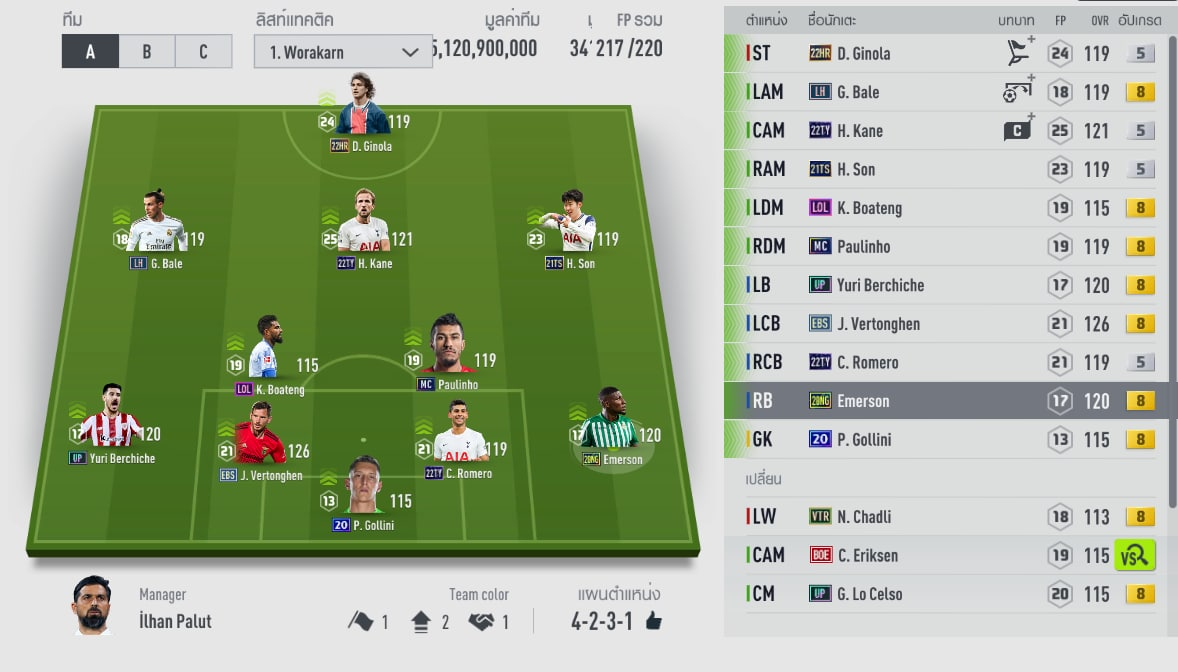Choose C. Romero card on pitch

coord(460,440)
